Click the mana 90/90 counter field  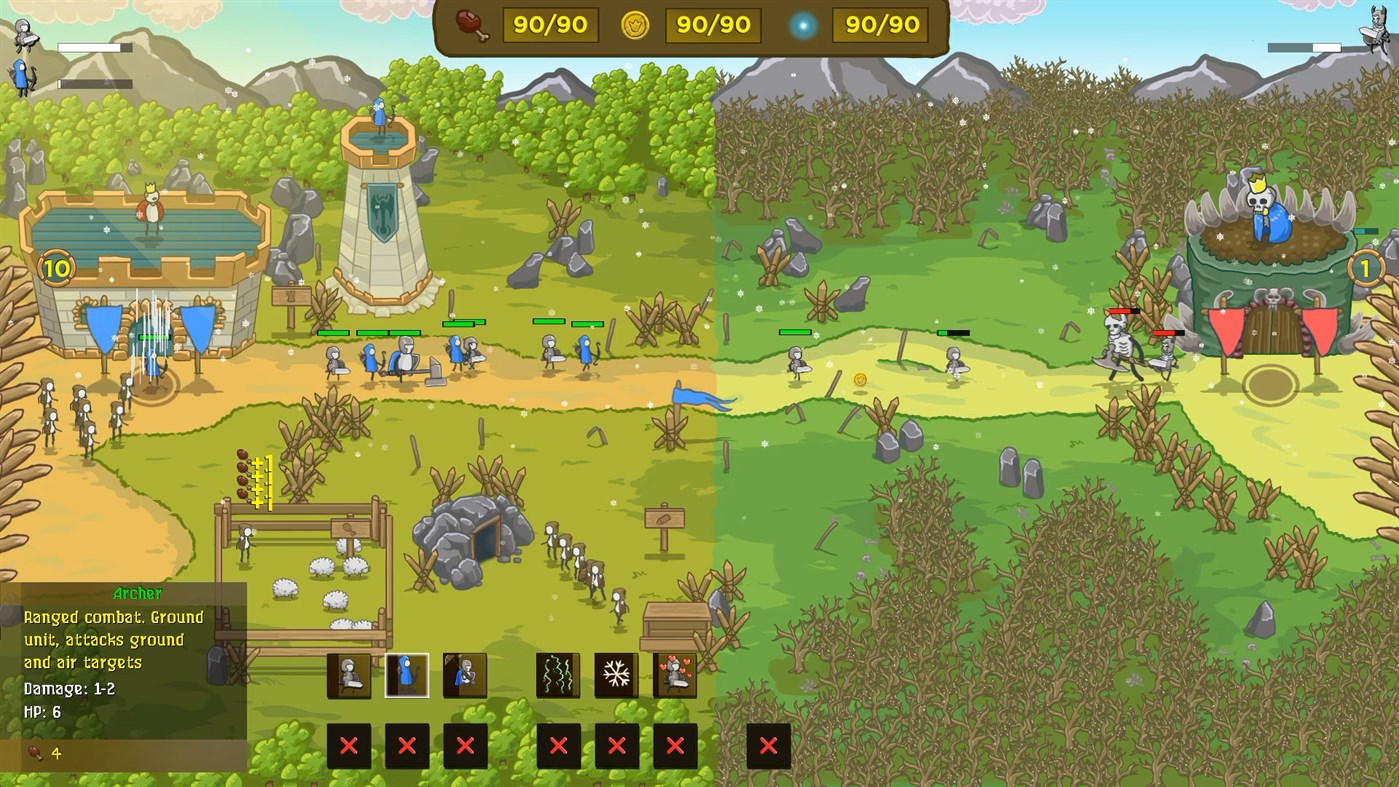[880, 25]
